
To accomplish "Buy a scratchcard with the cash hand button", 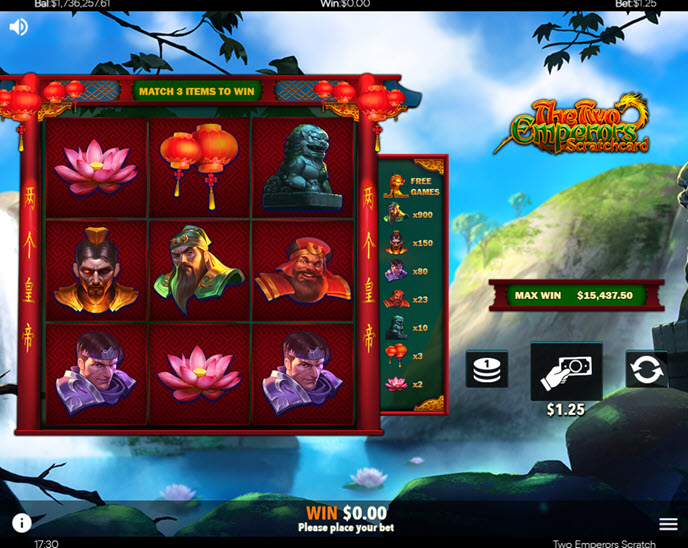I will click(x=566, y=372).
